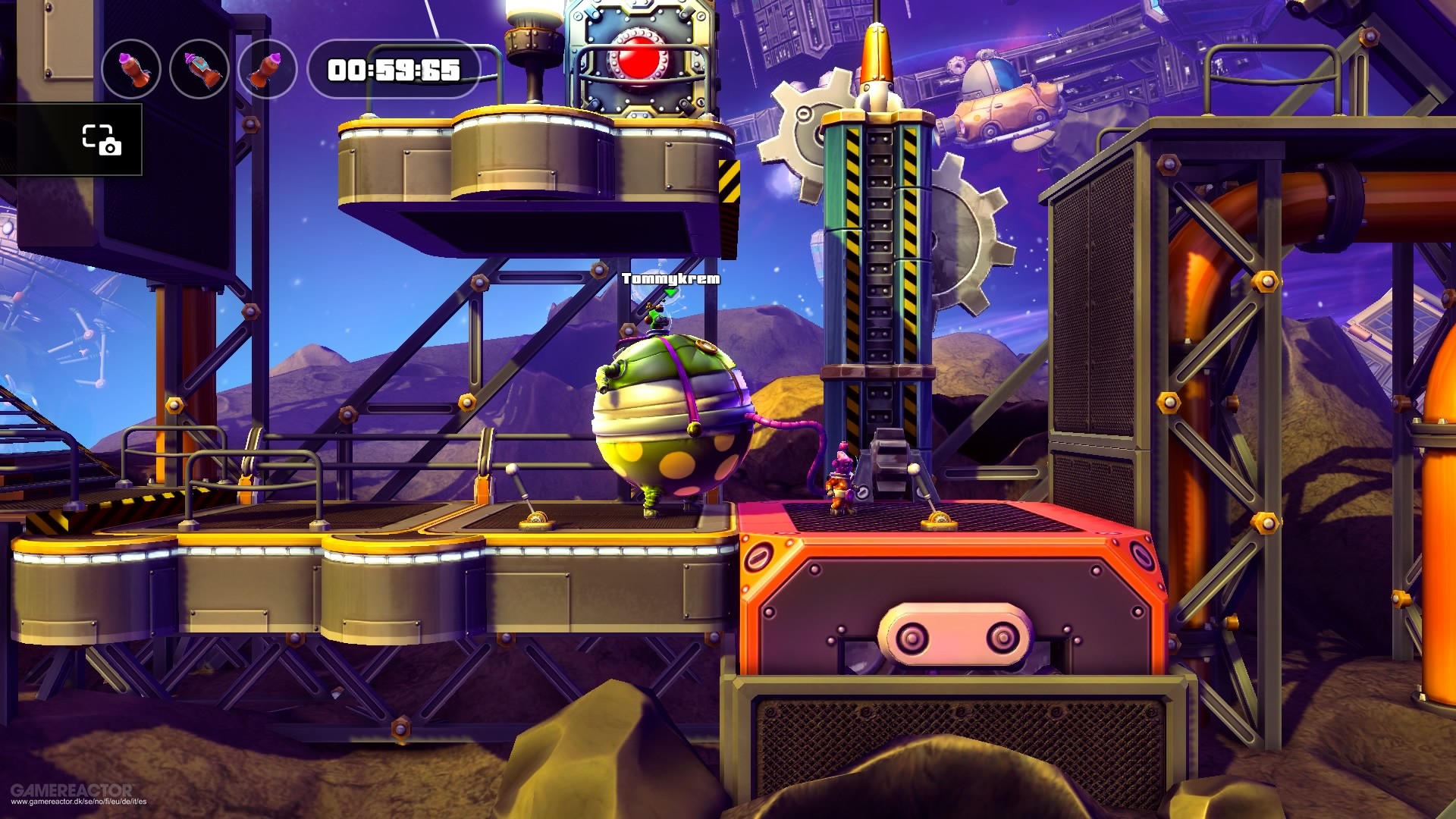Screen dimensions: 1456x819
Task: Select the third purple-tipped rocket icon
Action: tap(267, 69)
